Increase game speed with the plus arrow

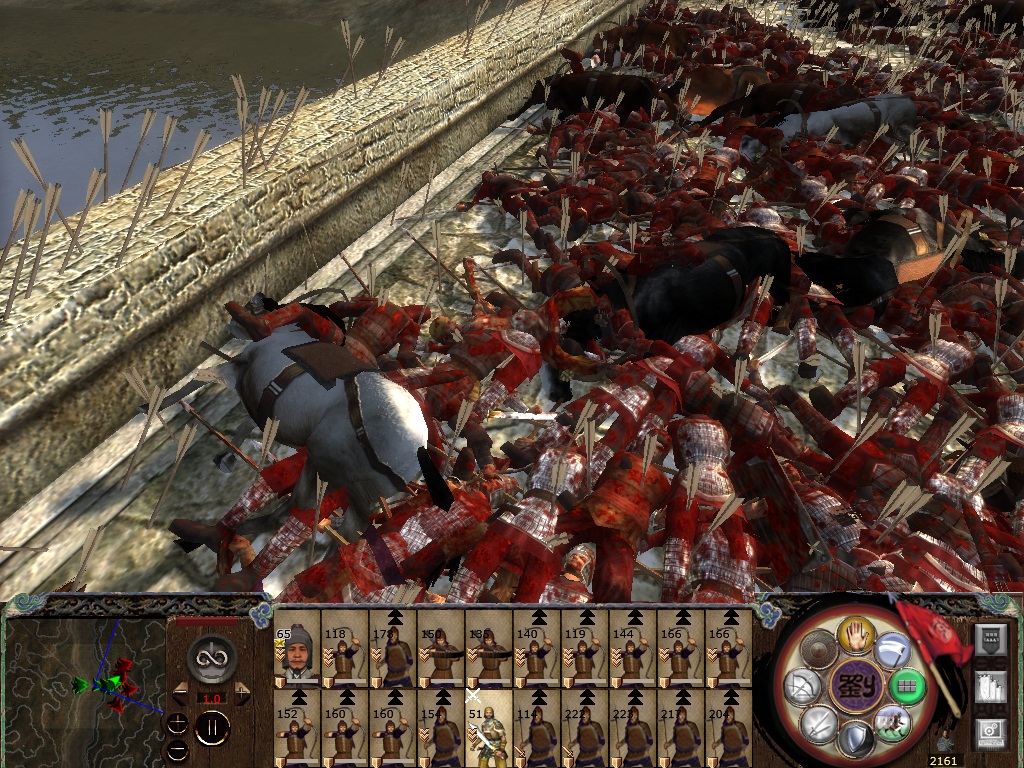click(x=242, y=693)
